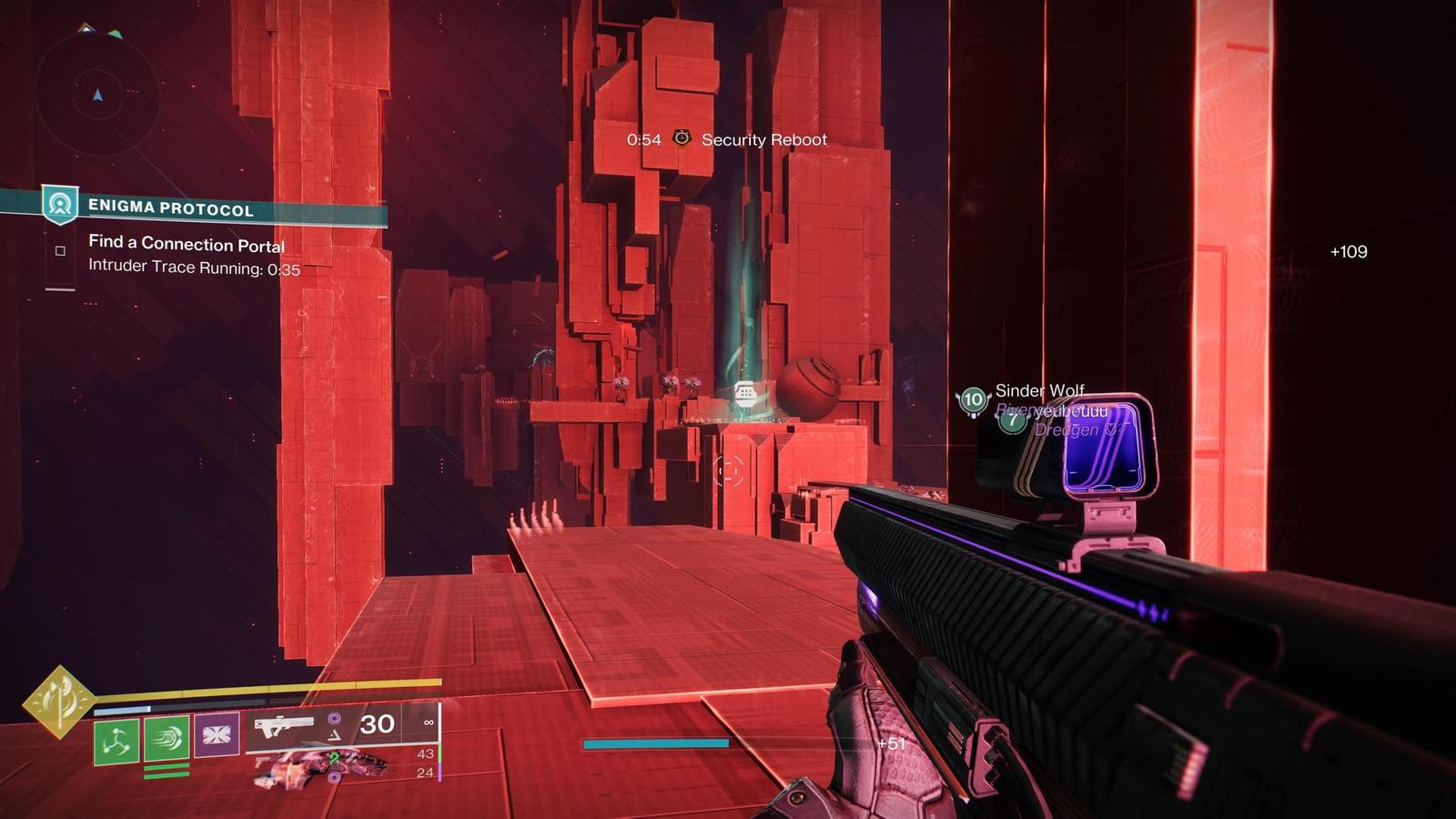Select the white objective marker under the teal beam

pyautogui.click(x=745, y=393)
